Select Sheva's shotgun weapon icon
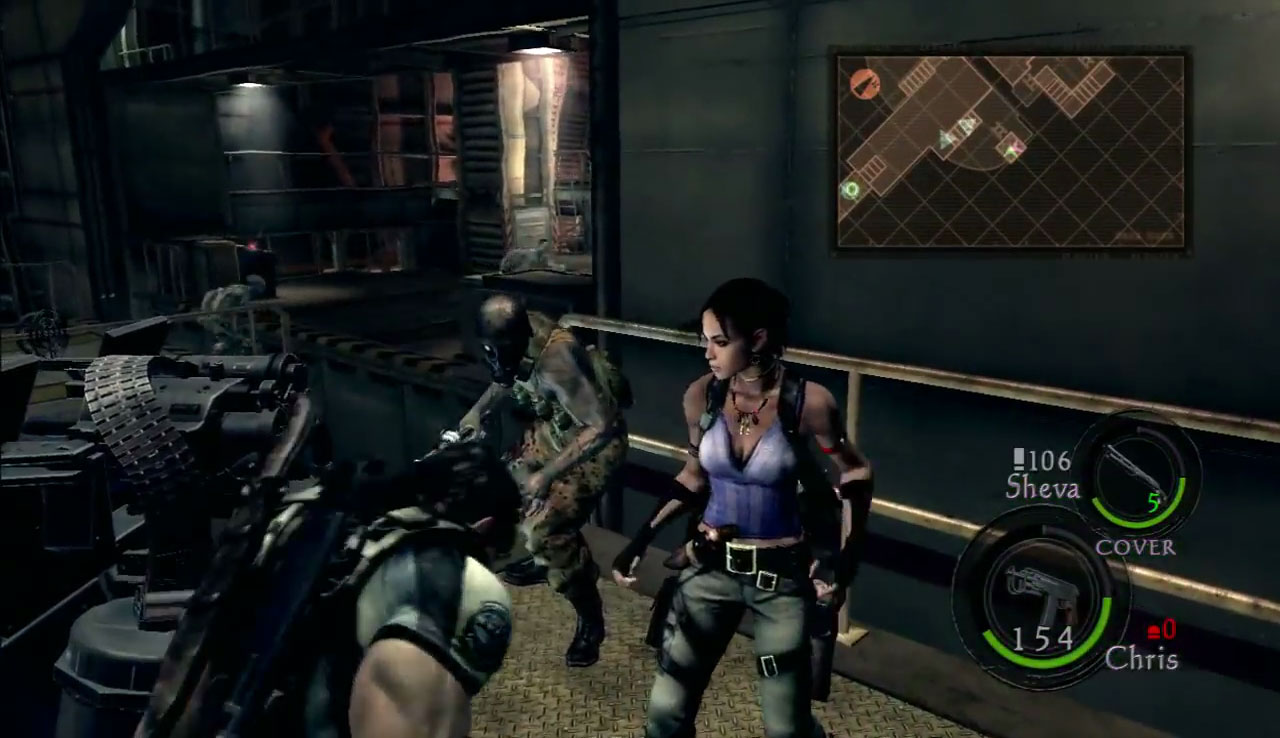Image resolution: width=1280 pixels, height=738 pixels. pyautogui.click(x=1136, y=469)
